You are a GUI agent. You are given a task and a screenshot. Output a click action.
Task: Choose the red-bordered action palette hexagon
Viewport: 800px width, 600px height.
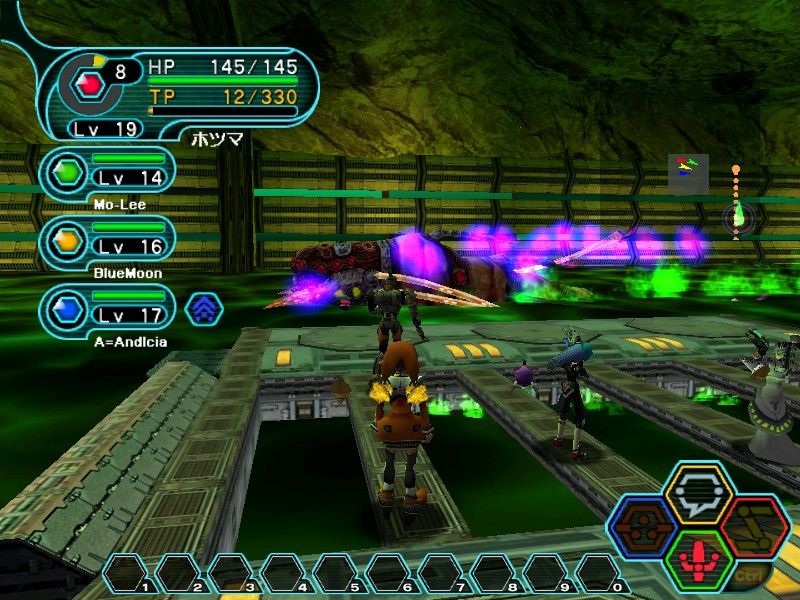pyautogui.click(x=755, y=525)
